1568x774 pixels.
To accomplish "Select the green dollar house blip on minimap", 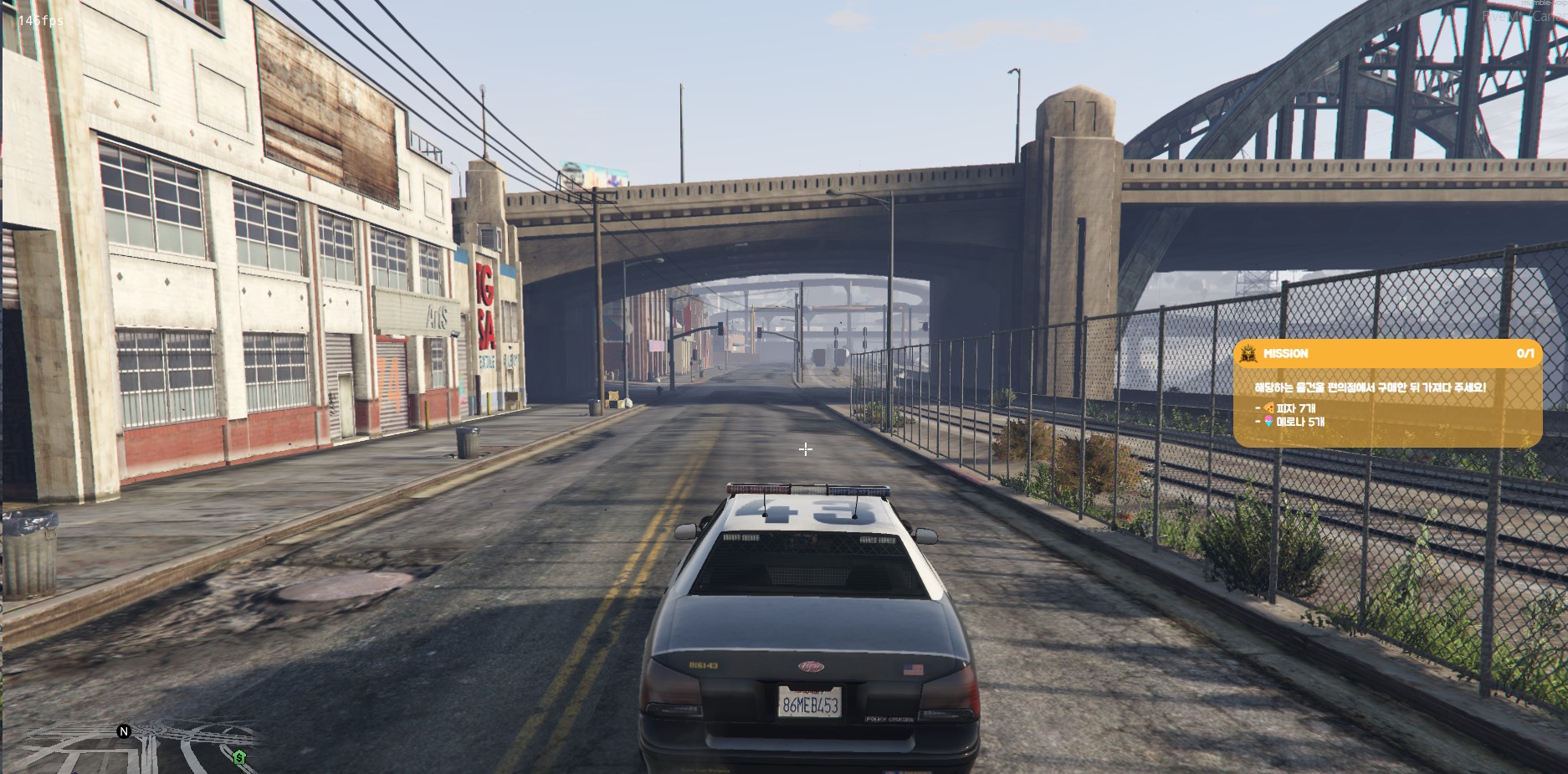I will point(239,757).
